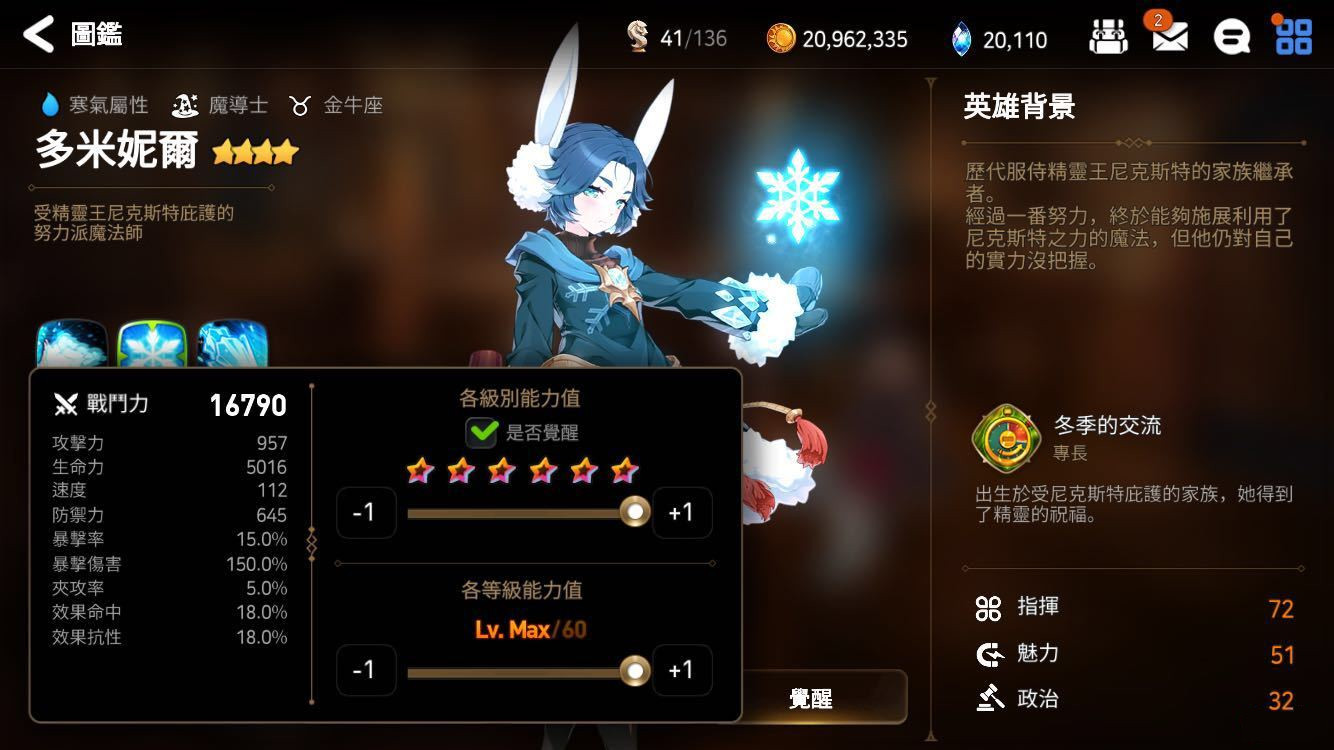Click the sixth star rating toggle
Screen dimensions: 1334x750
pos(625,470)
